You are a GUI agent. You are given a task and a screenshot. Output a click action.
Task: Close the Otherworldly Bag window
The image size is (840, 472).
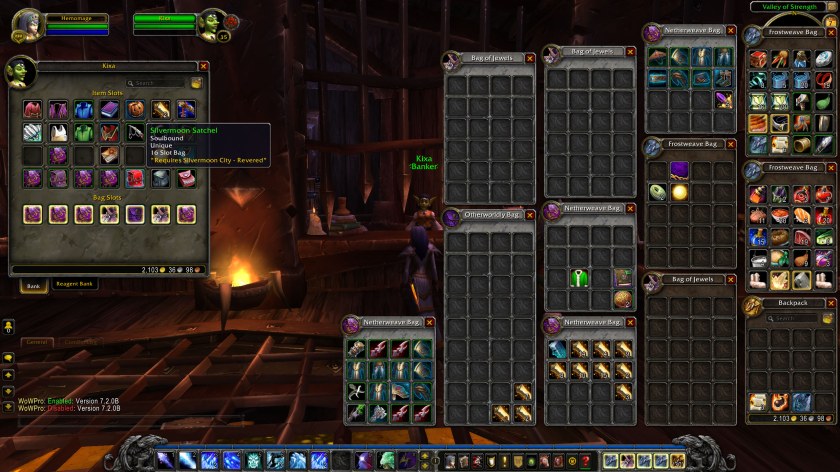click(x=530, y=215)
